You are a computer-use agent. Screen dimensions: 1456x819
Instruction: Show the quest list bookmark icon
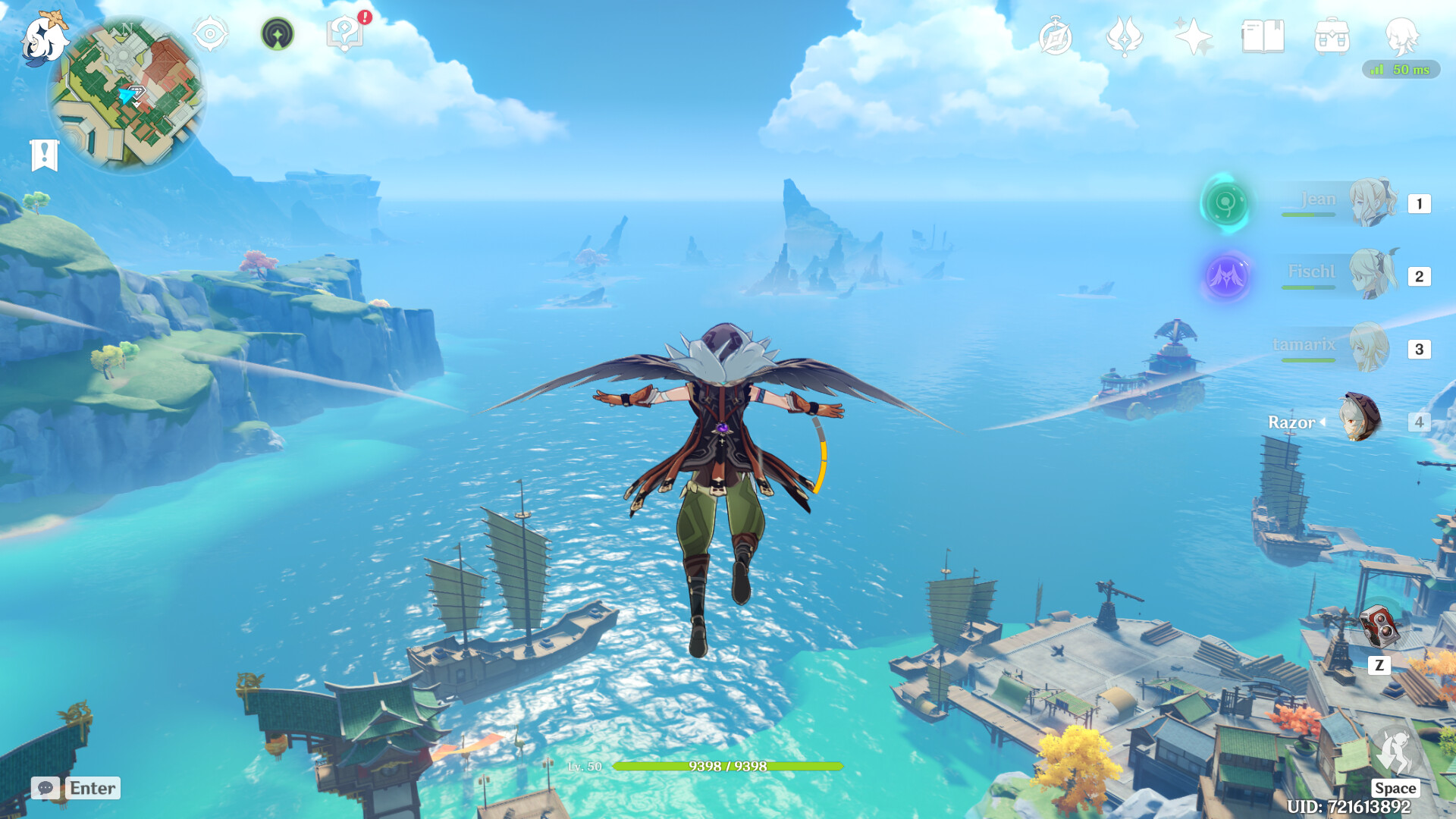point(44,155)
